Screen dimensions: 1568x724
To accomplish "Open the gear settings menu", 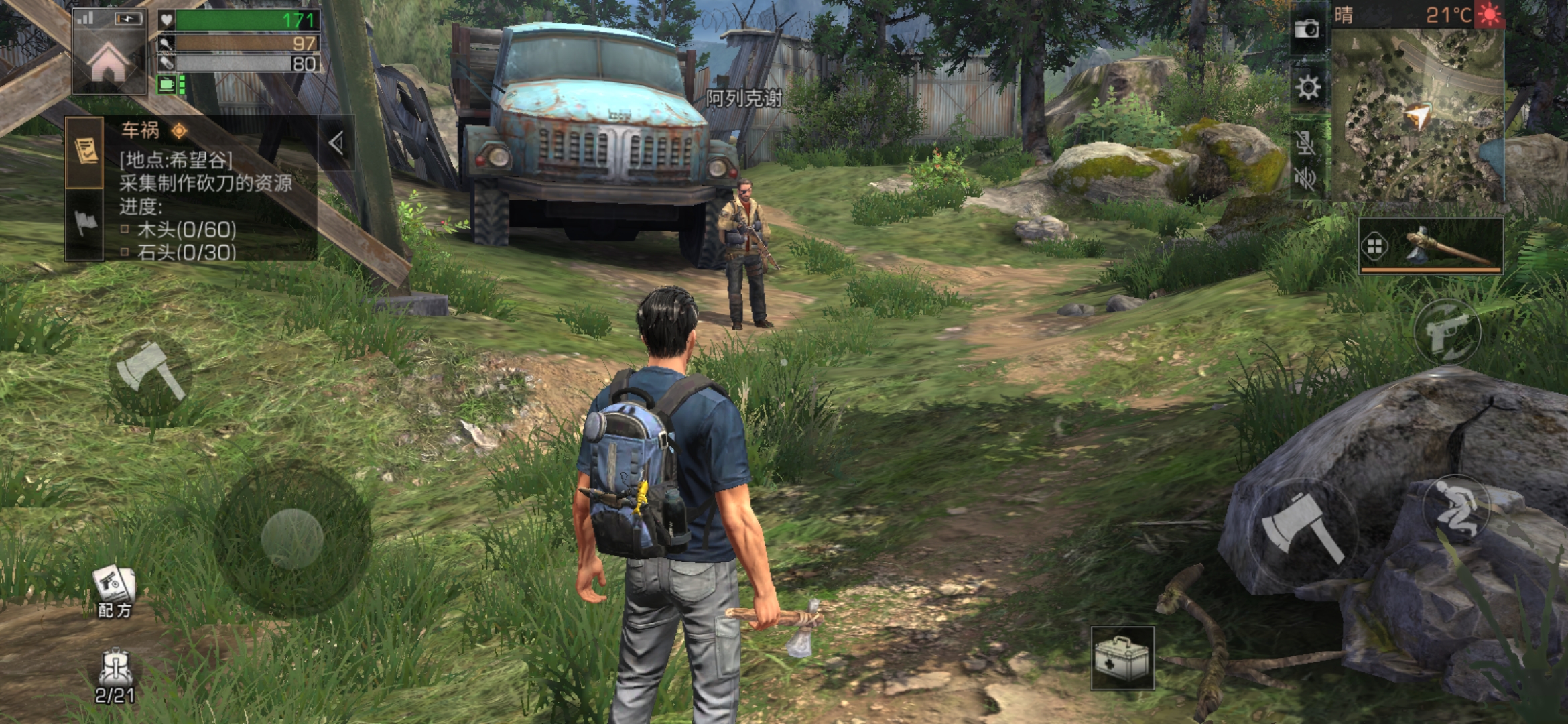I will (1307, 88).
